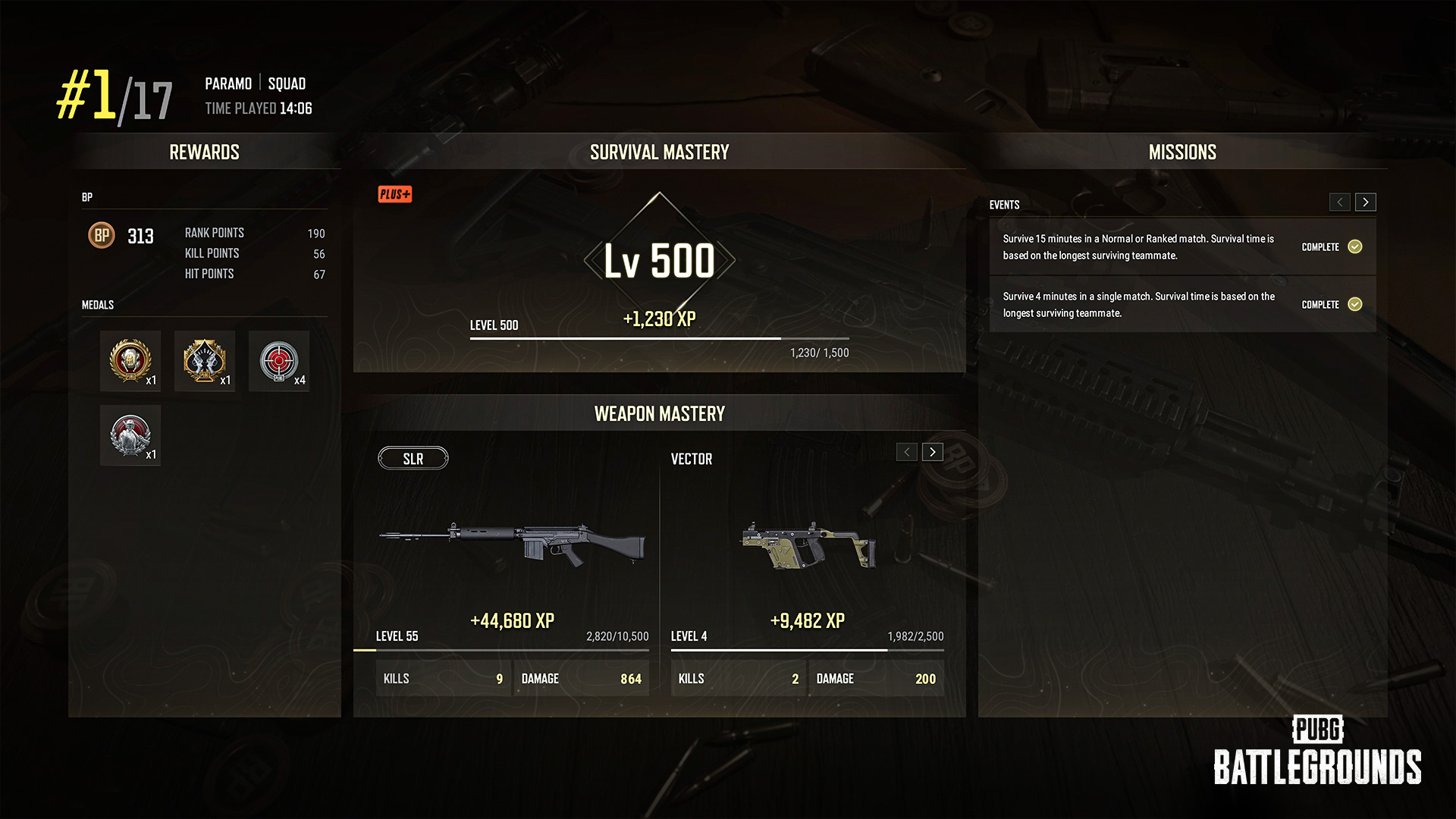Select the SLR rifle image

tap(513, 543)
